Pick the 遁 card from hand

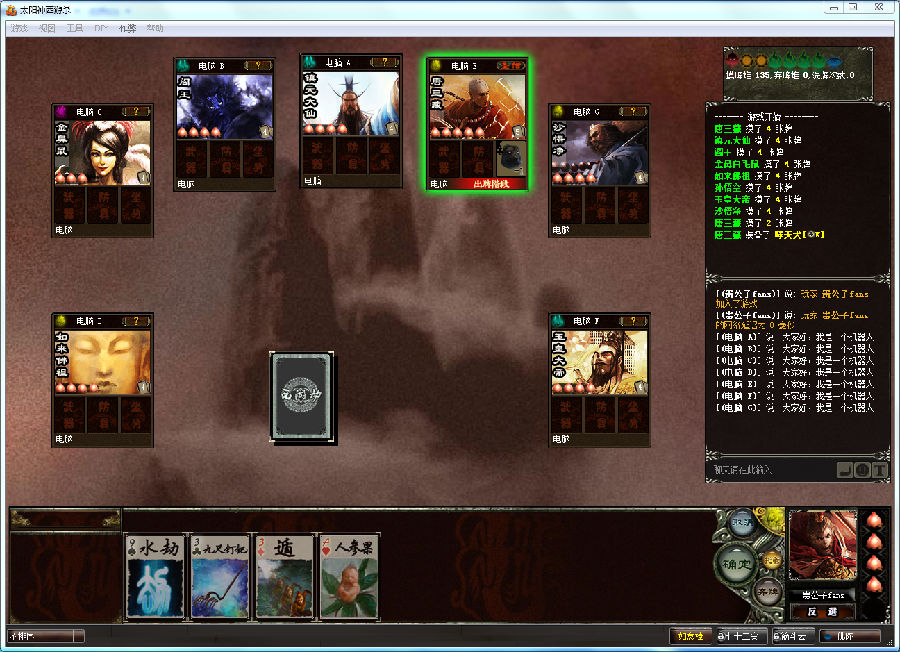[x=284, y=577]
